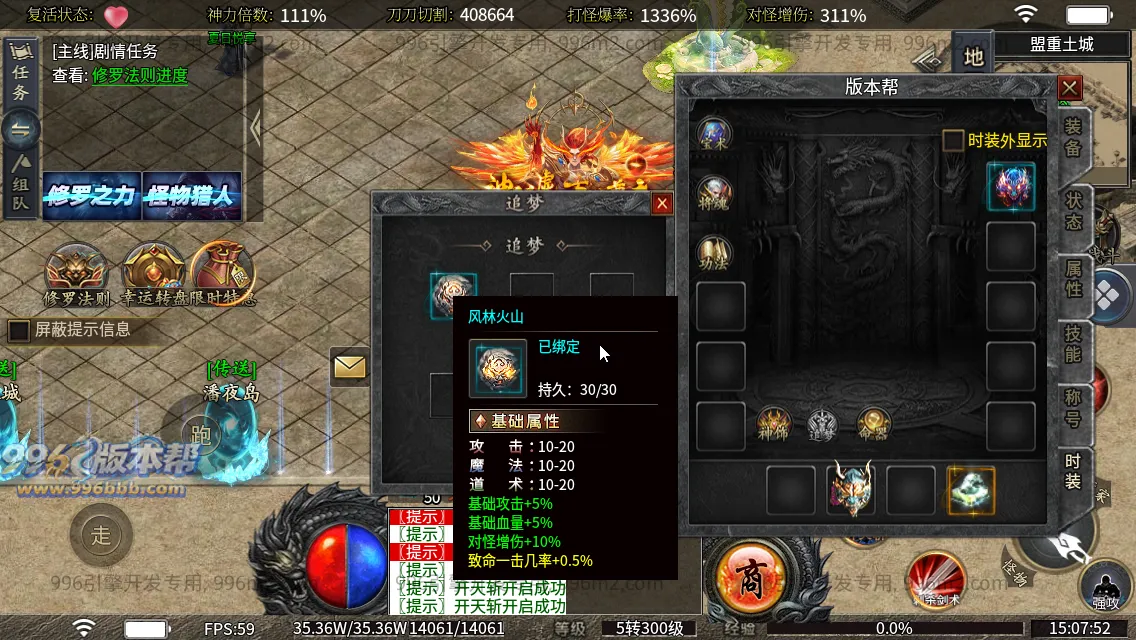
Task: Open the 功法 icon
Action: coord(714,251)
